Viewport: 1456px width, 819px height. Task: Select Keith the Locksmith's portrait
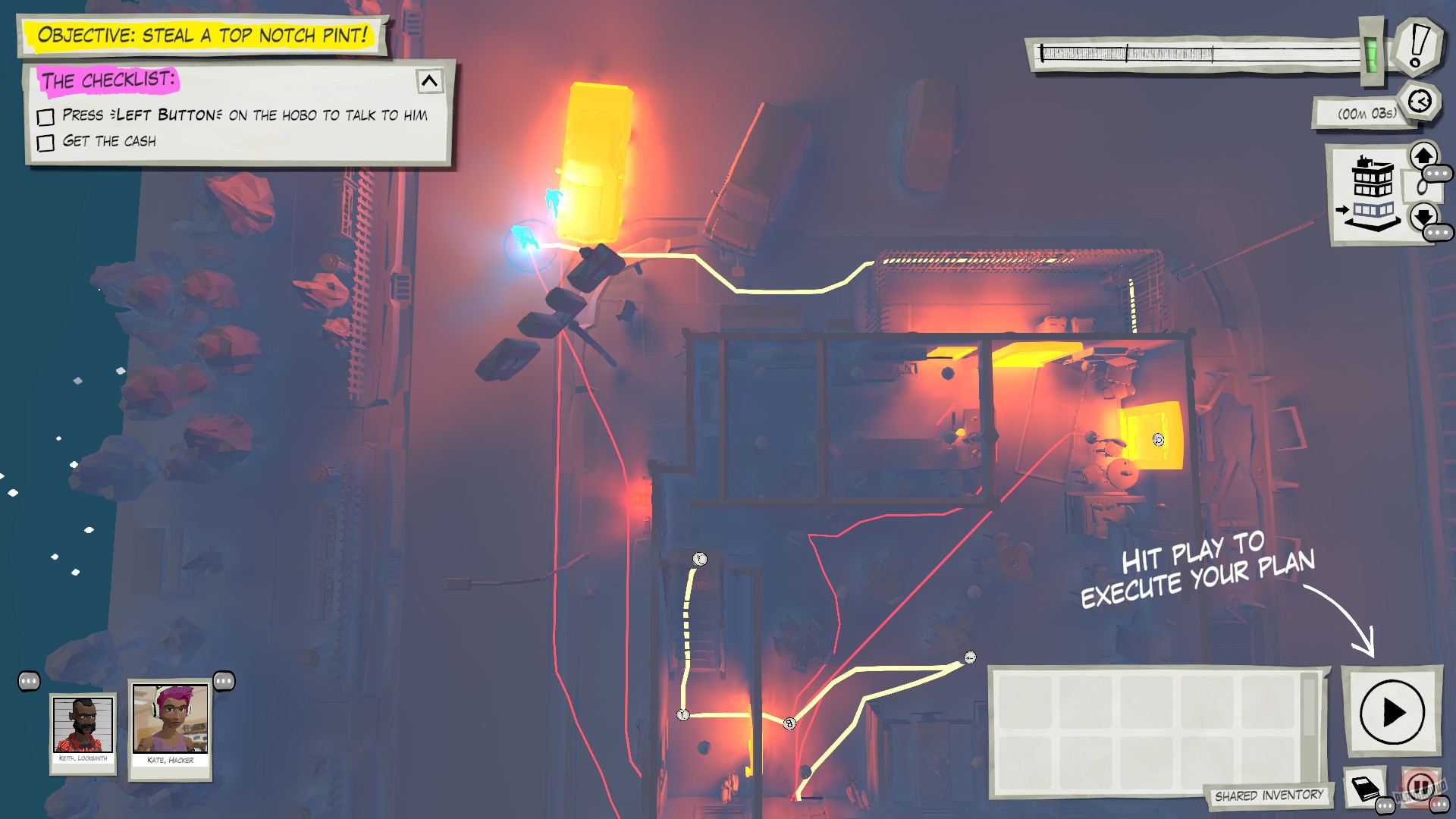coord(83,732)
